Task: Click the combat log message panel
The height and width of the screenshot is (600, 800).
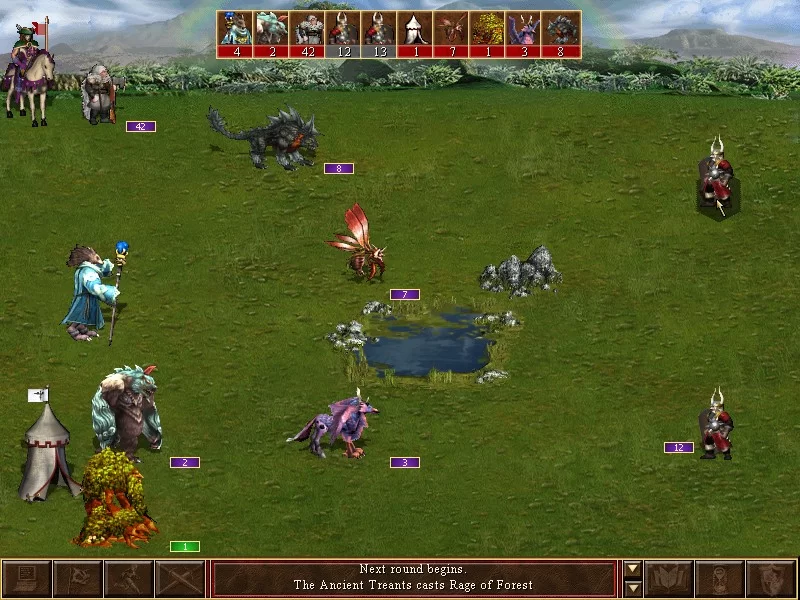Action: tap(414, 579)
